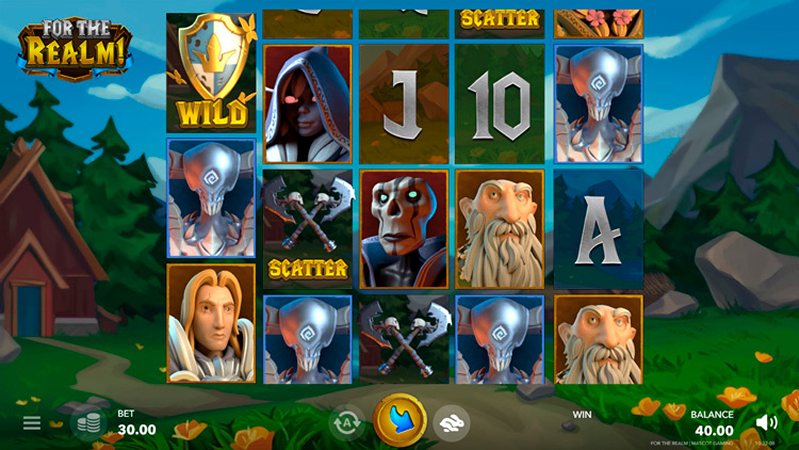
Task: Mute the sound with the speaker icon
Action: (x=767, y=422)
